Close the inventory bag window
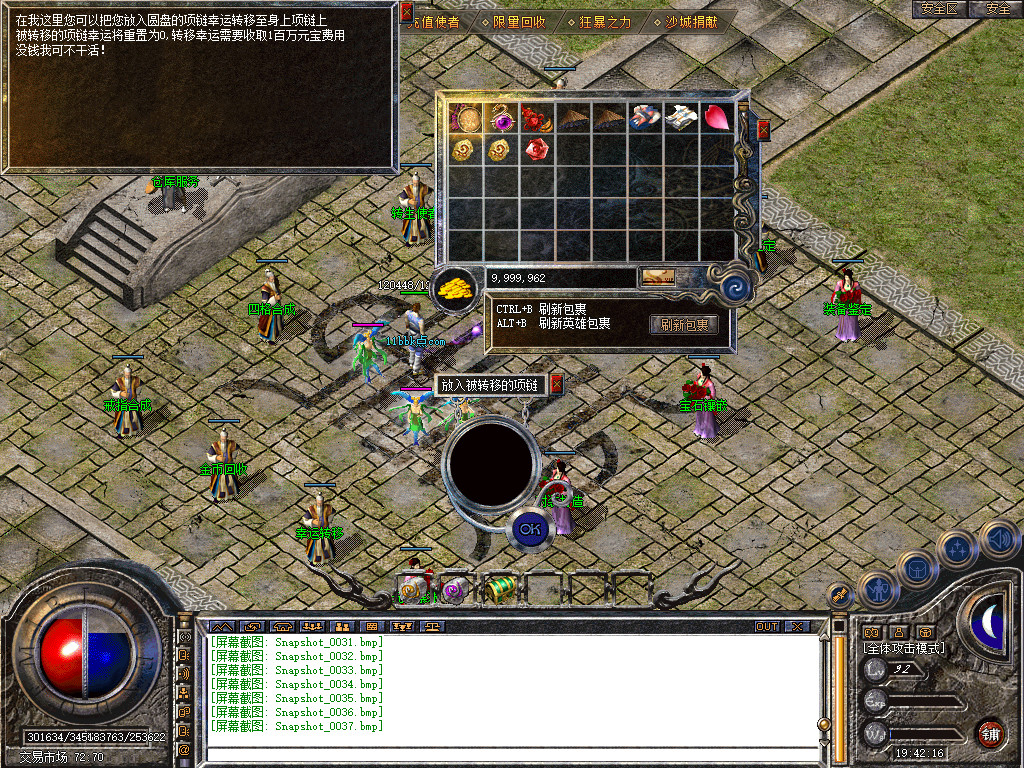The image size is (1024, 768). click(x=764, y=129)
